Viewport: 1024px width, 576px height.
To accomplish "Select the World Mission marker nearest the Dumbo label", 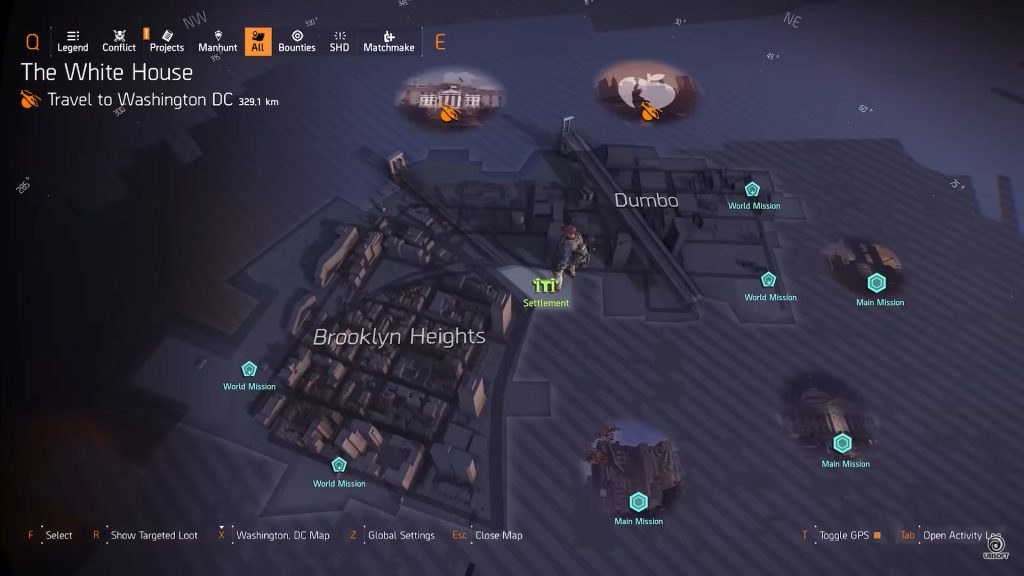I will click(752, 190).
